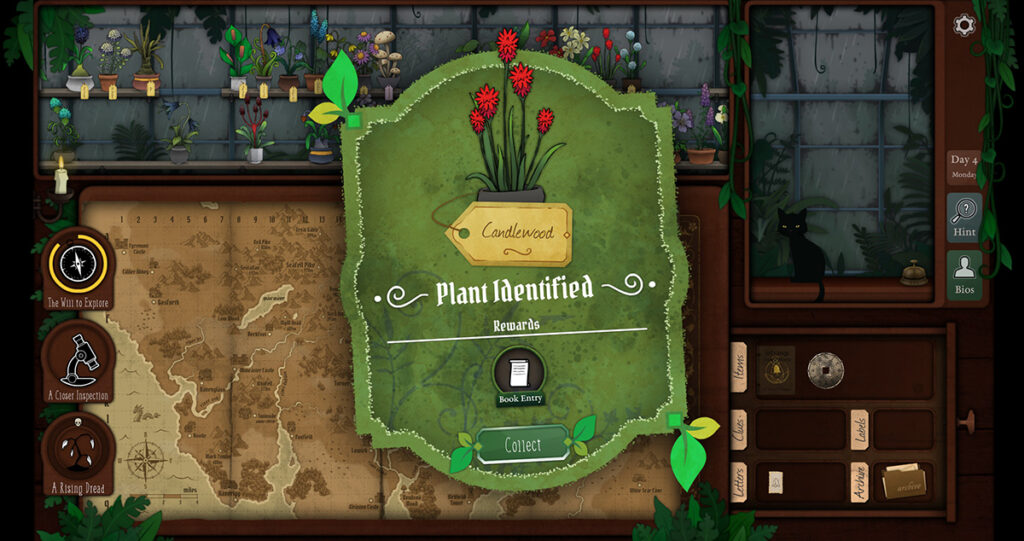Click the Candlewood name tag
Image resolution: width=1024 pixels, height=541 pixels.
512,233
